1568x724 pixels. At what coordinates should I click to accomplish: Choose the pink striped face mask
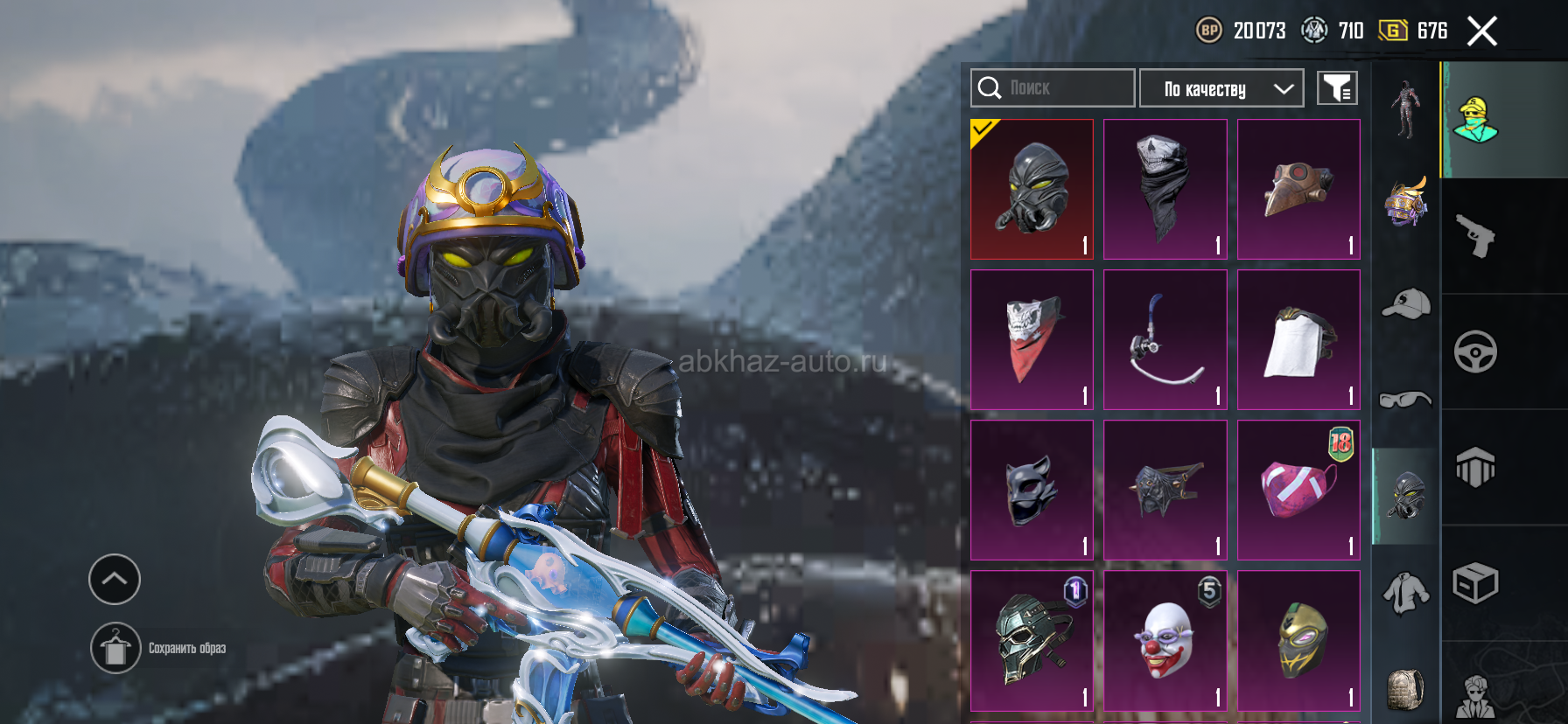pyautogui.click(x=1298, y=490)
